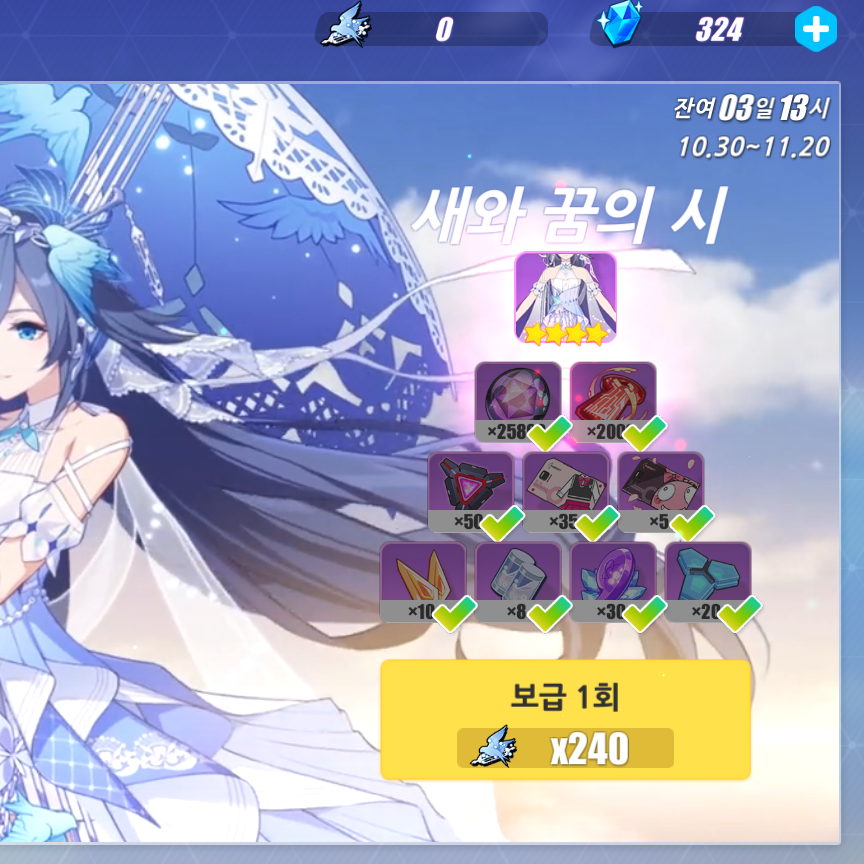Tap the blue crystal currency icon

click(x=622, y=25)
